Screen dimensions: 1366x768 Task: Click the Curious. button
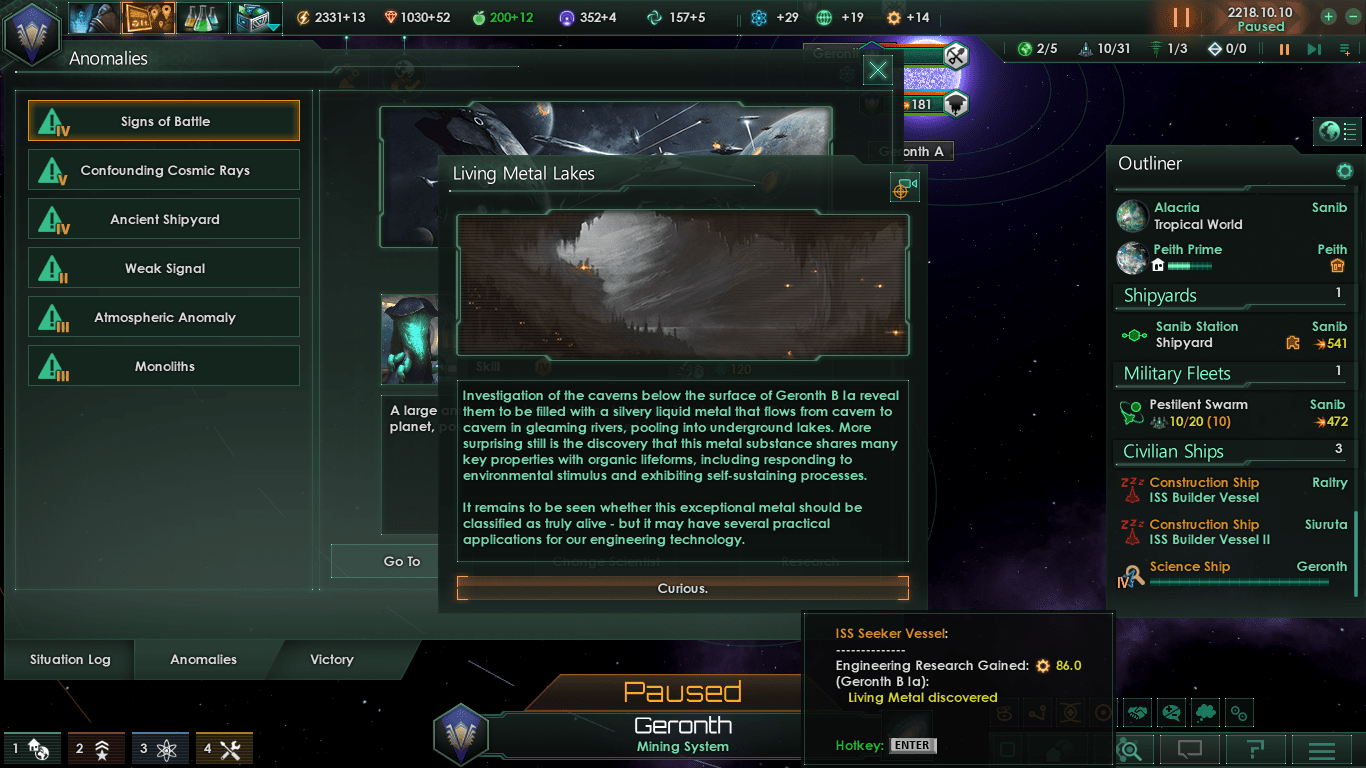click(x=683, y=588)
